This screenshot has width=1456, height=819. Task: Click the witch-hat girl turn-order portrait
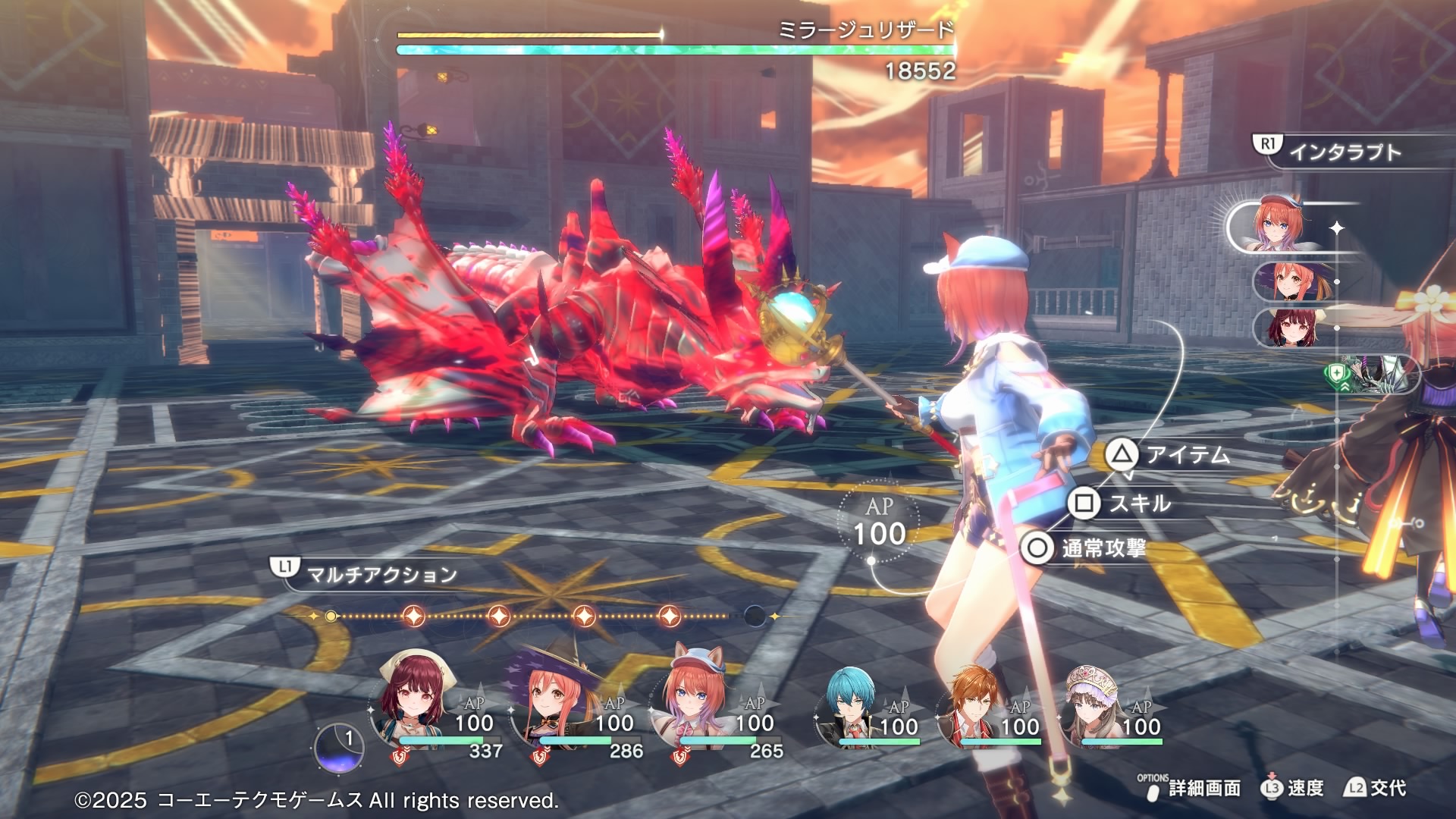click(1287, 281)
